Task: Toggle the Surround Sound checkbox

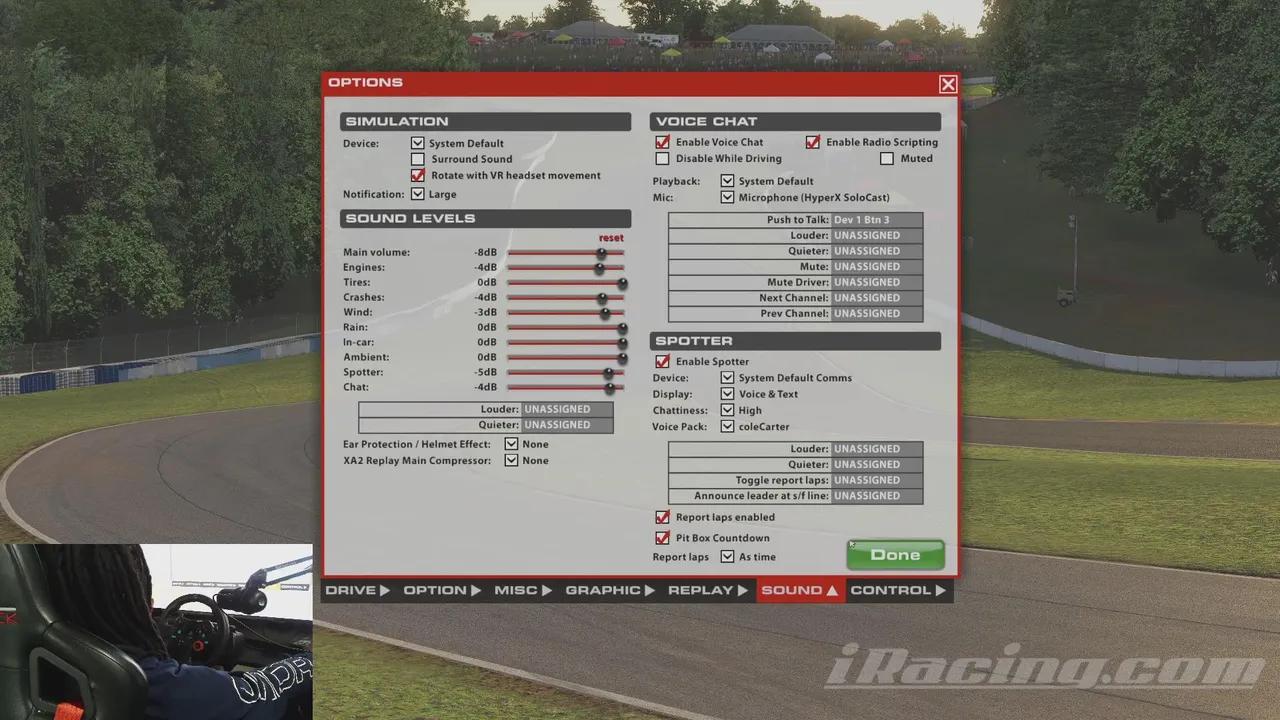Action: click(x=418, y=159)
